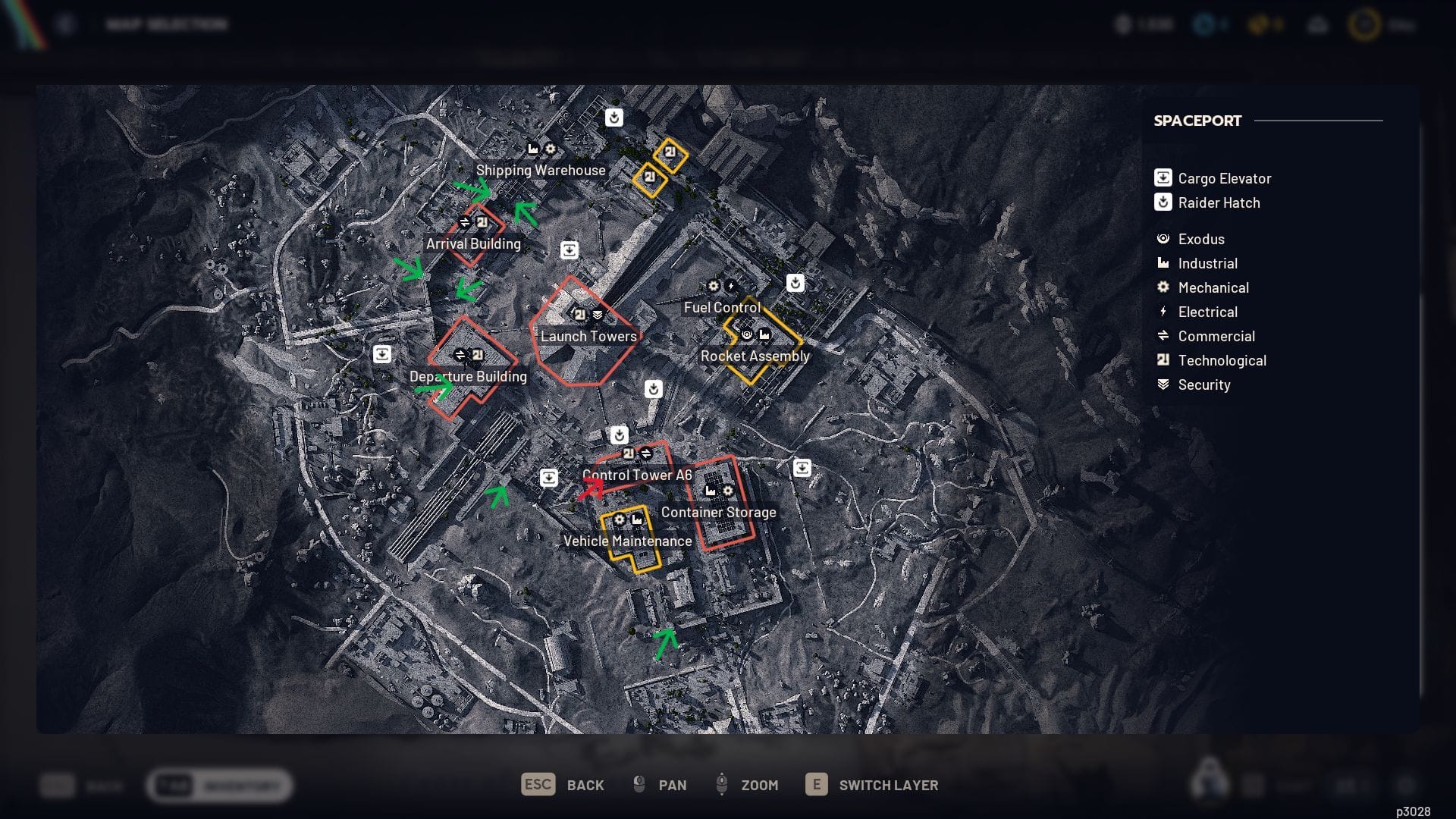Select the Raider Hatch legend icon
Screen dimensions: 1456x819
[1163, 202]
